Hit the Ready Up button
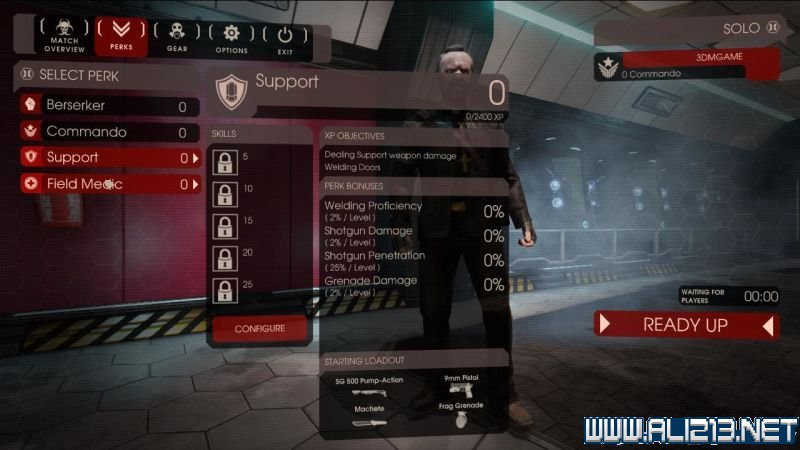This screenshot has width=800, height=450. 685,325
